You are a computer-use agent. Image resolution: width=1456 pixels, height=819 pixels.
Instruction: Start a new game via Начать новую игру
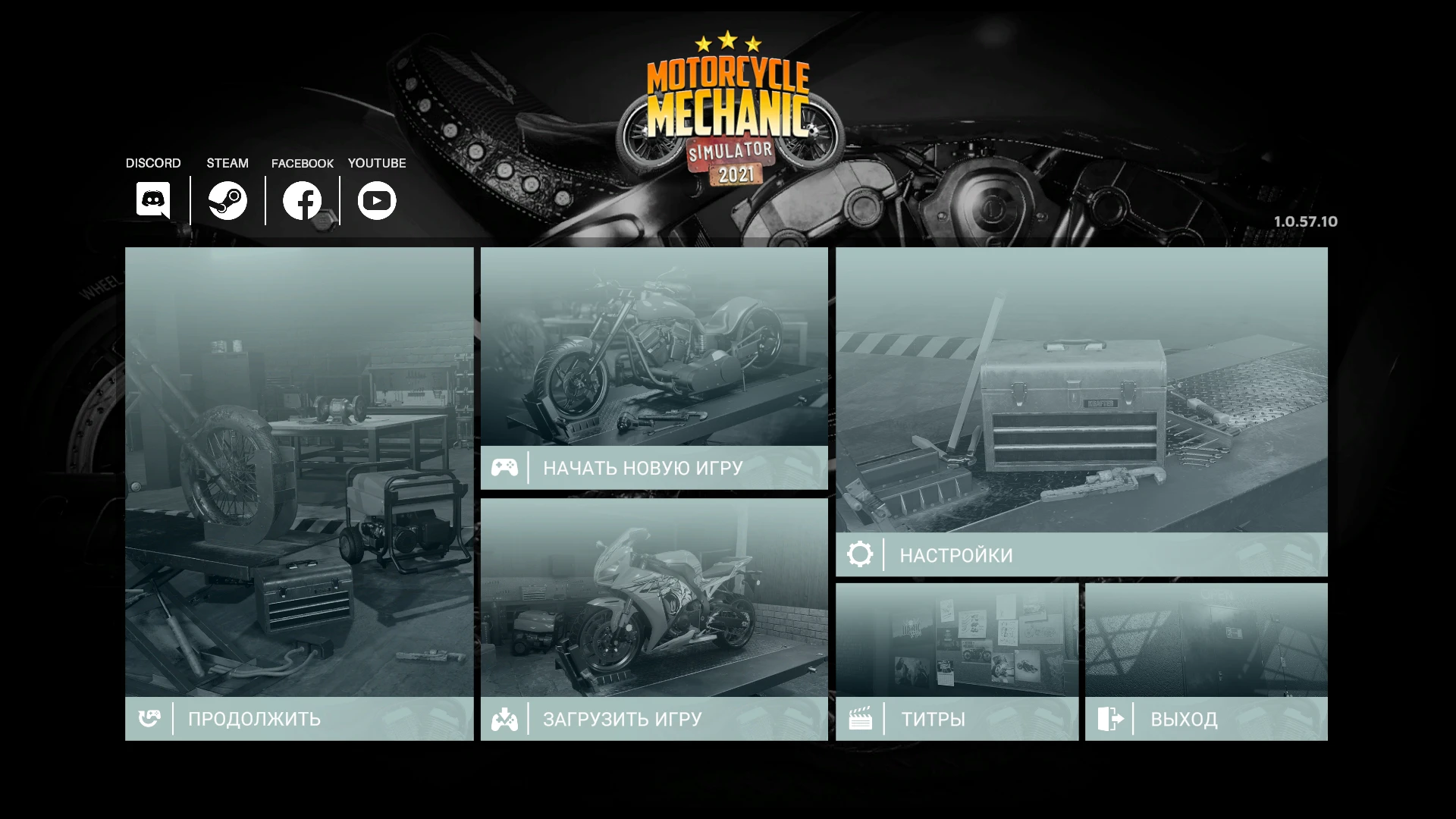[x=642, y=468]
